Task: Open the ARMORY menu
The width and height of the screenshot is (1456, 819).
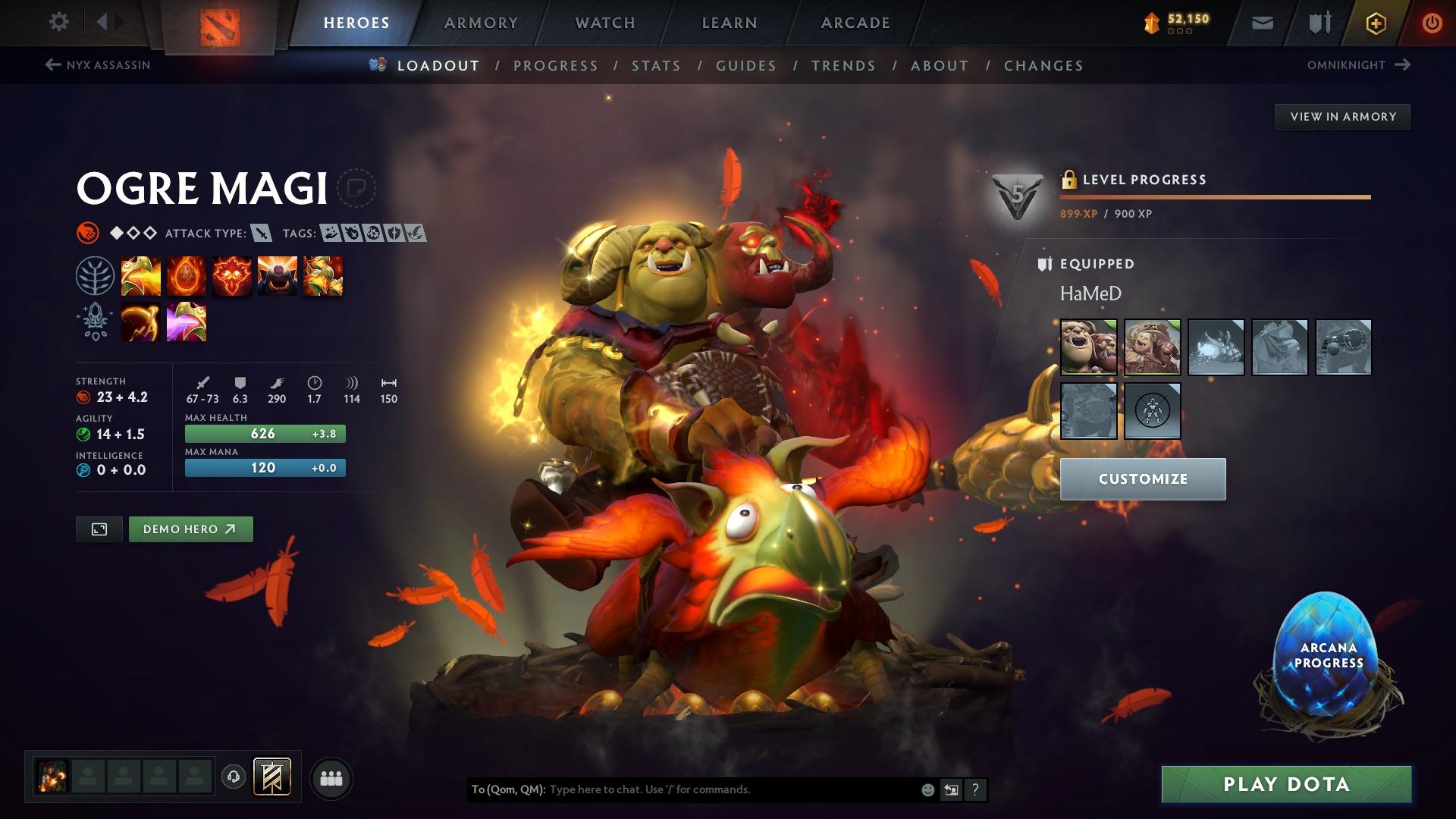Action: 481,22
